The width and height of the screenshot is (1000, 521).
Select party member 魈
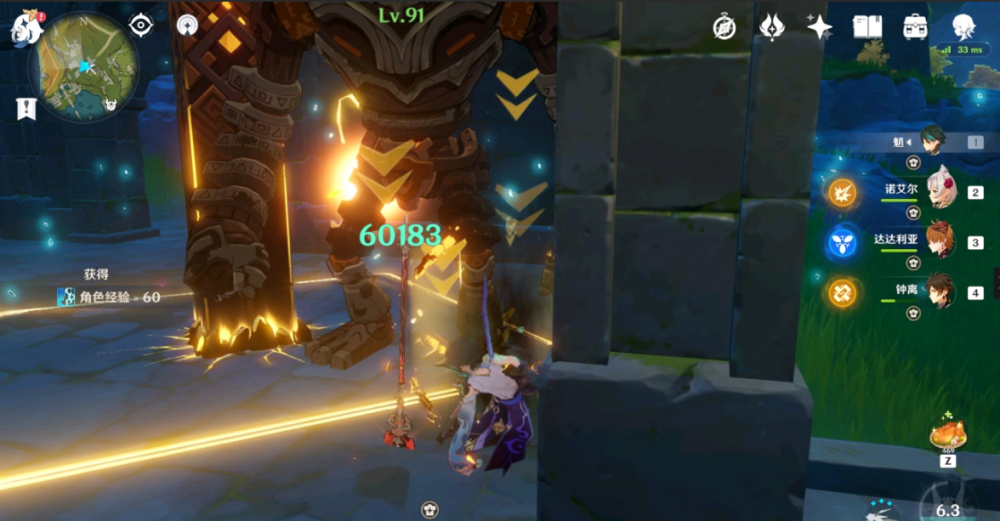point(933,142)
